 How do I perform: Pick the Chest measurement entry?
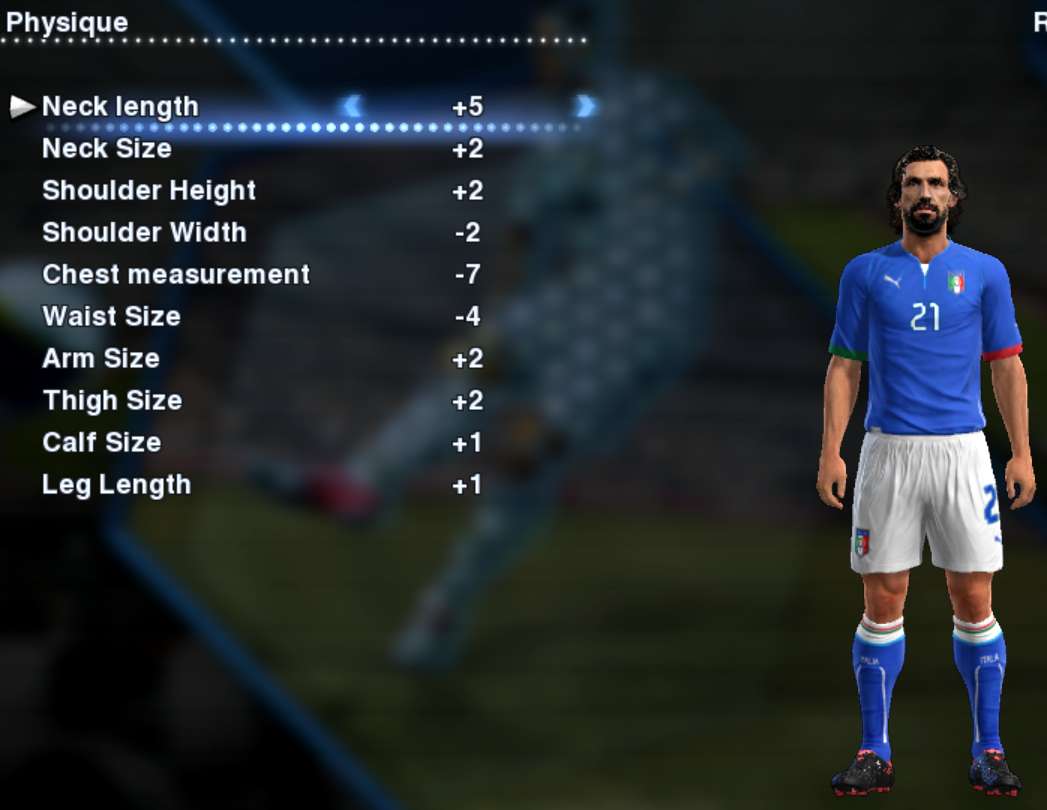coord(176,275)
